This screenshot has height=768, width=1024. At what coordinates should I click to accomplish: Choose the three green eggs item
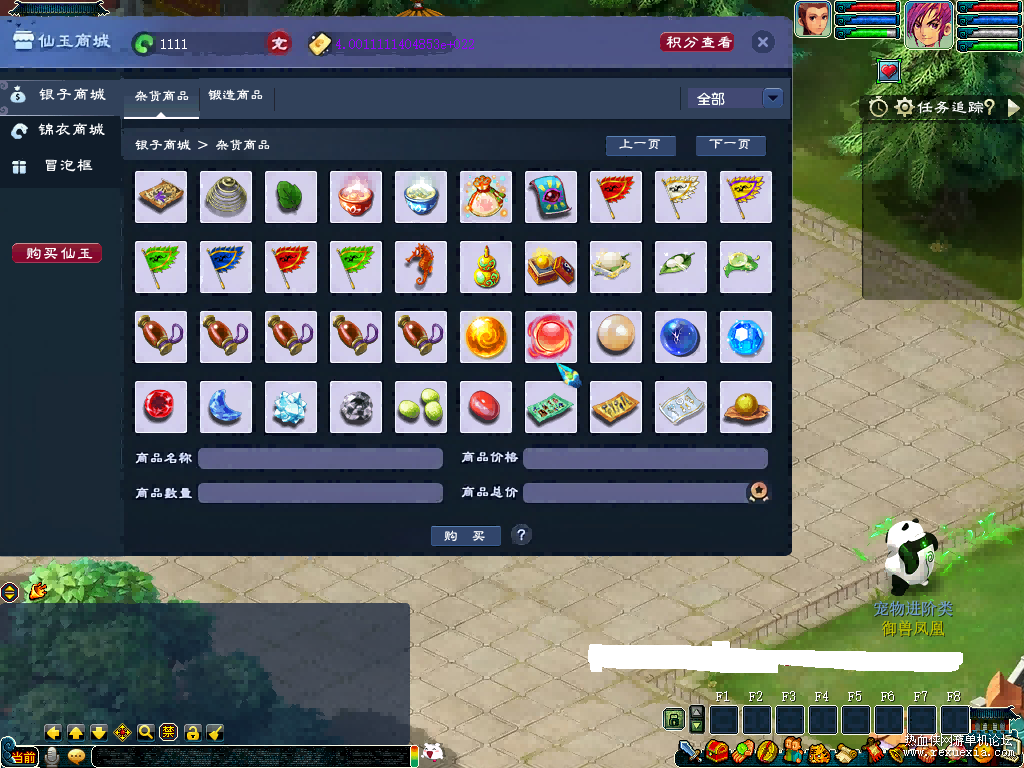(421, 407)
